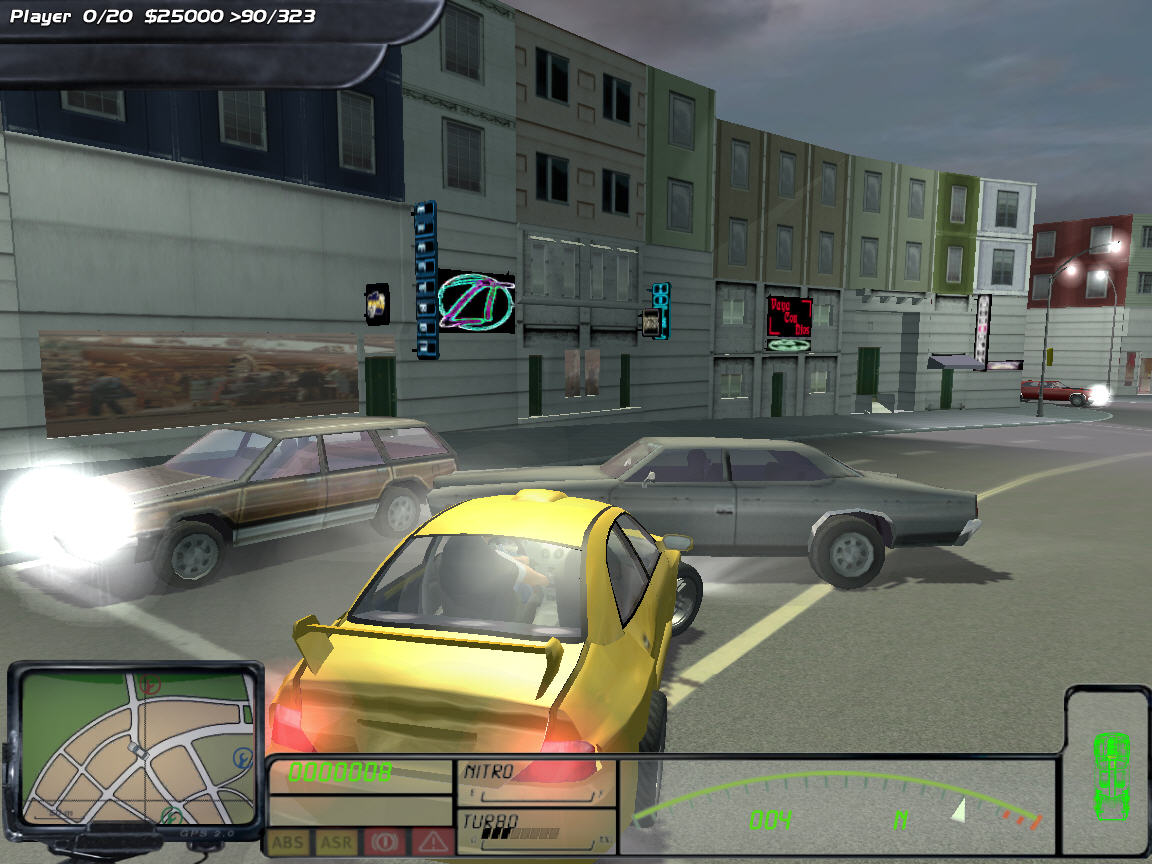Activate the hazard triangle warning light

pyautogui.click(x=432, y=842)
